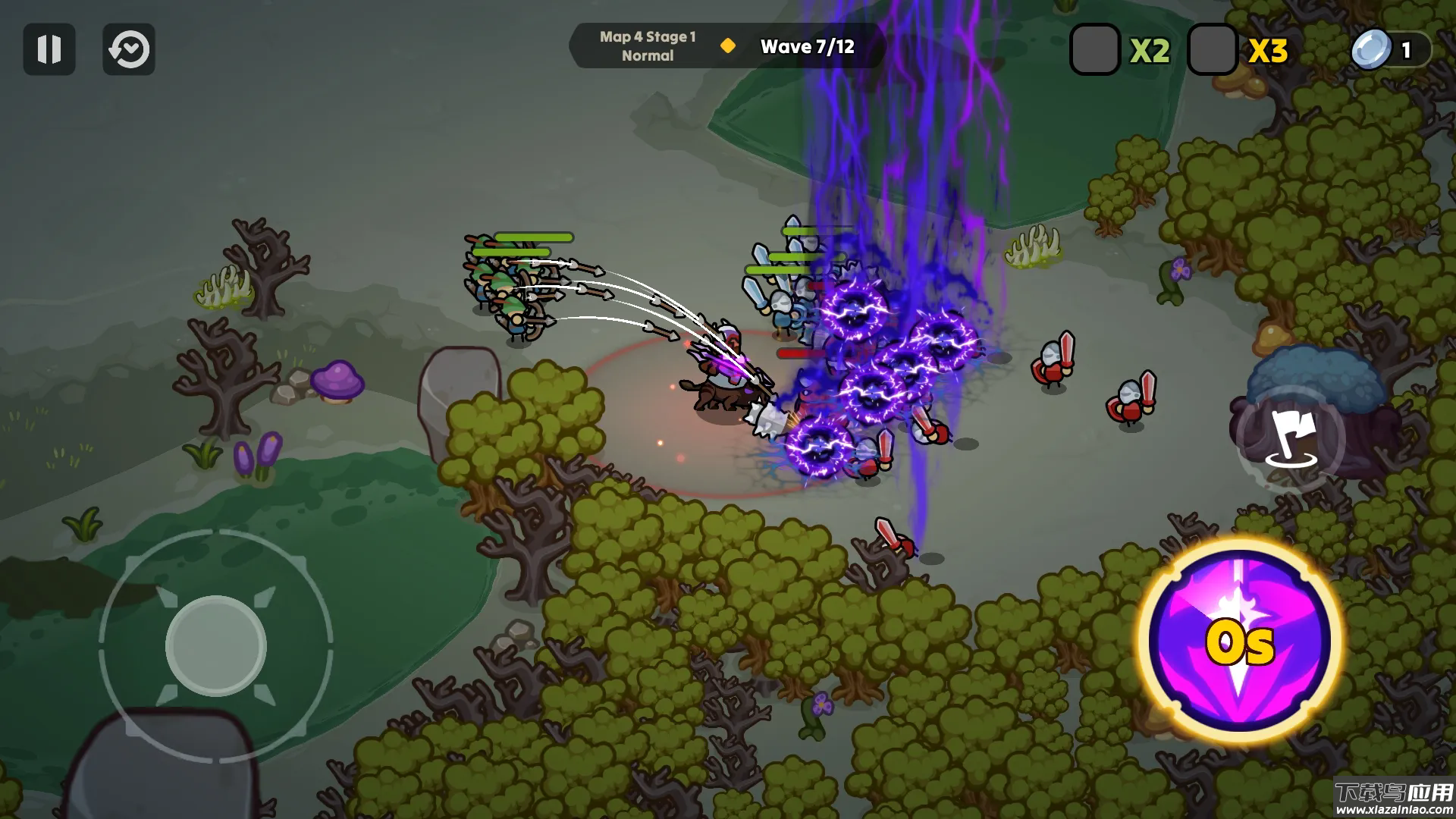Pause the game
Screen dimensions: 1456x819
coord(49,49)
